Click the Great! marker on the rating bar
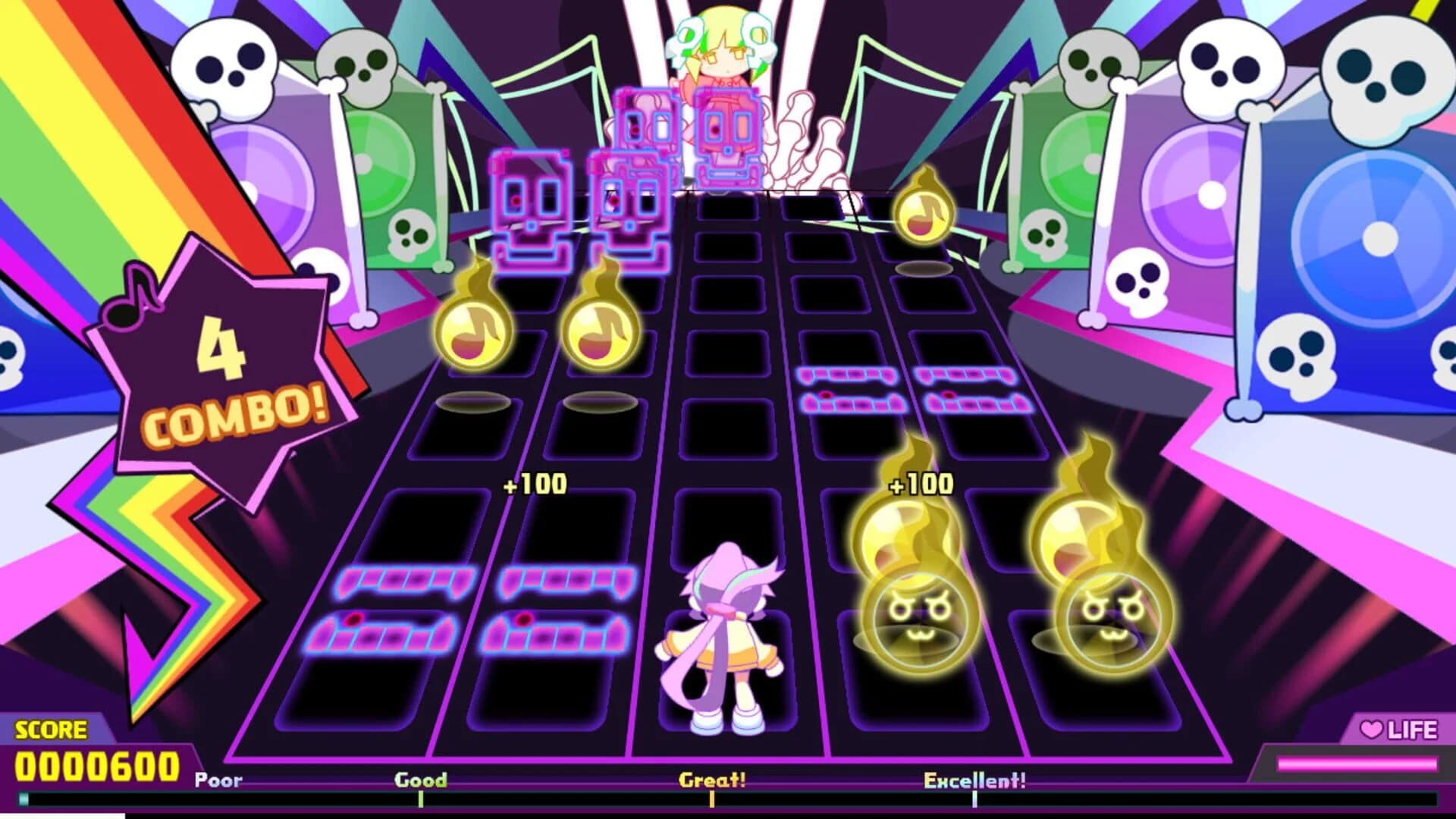1456x819 pixels. [713, 800]
